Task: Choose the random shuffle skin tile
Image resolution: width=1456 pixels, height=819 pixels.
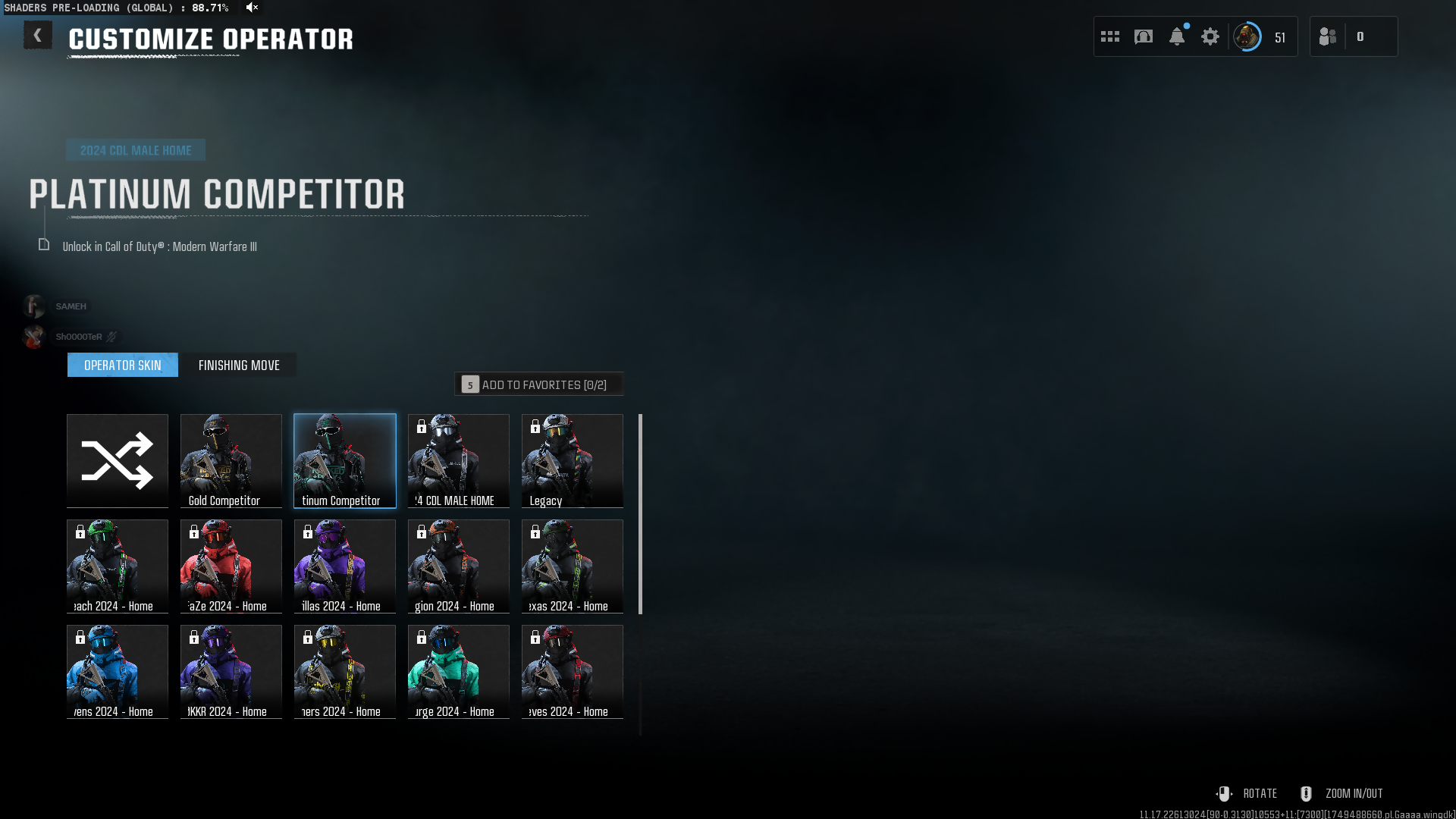Action: point(118,460)
